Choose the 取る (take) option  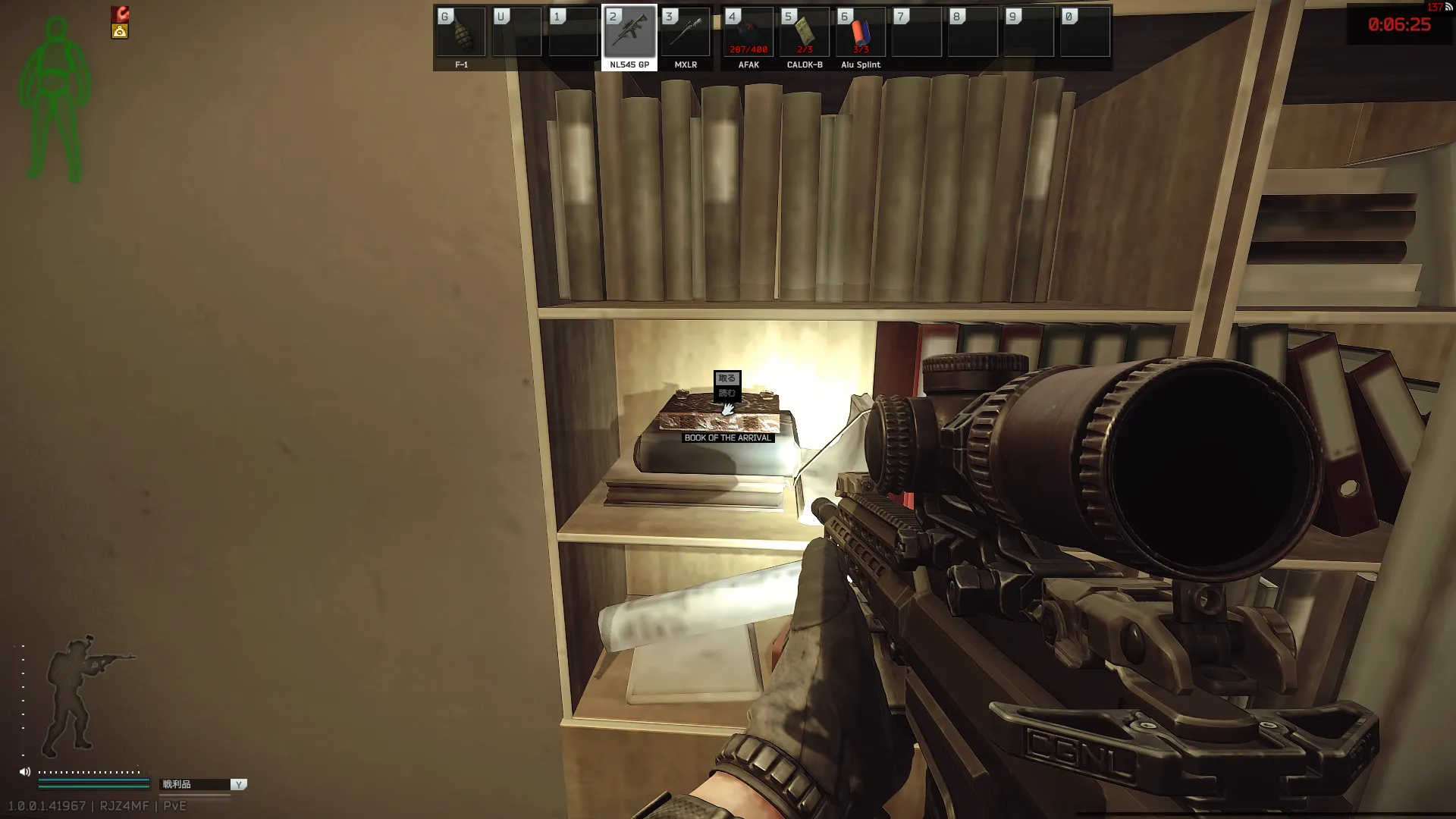pyautogui.click(x=726, y=378)
